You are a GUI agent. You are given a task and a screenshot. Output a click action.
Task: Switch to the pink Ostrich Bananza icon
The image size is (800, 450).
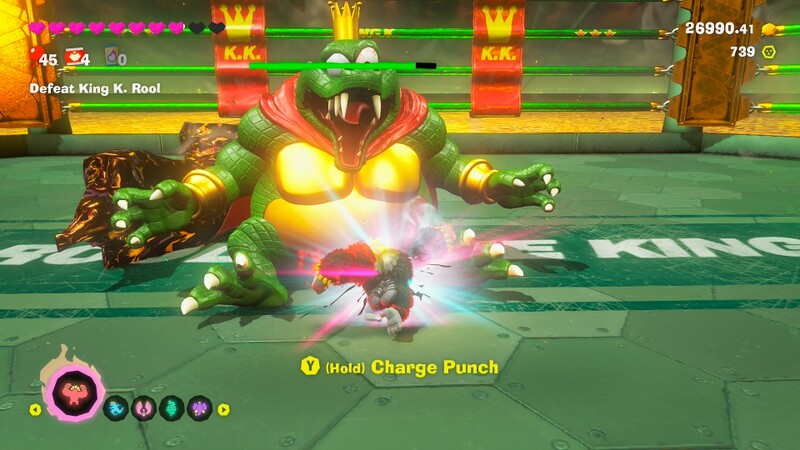(144, 409)
